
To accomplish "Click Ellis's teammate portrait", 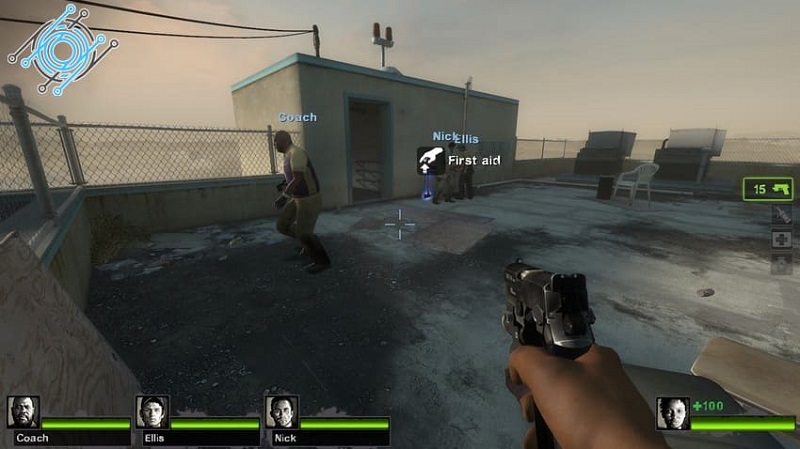I will tap(152, 412).
